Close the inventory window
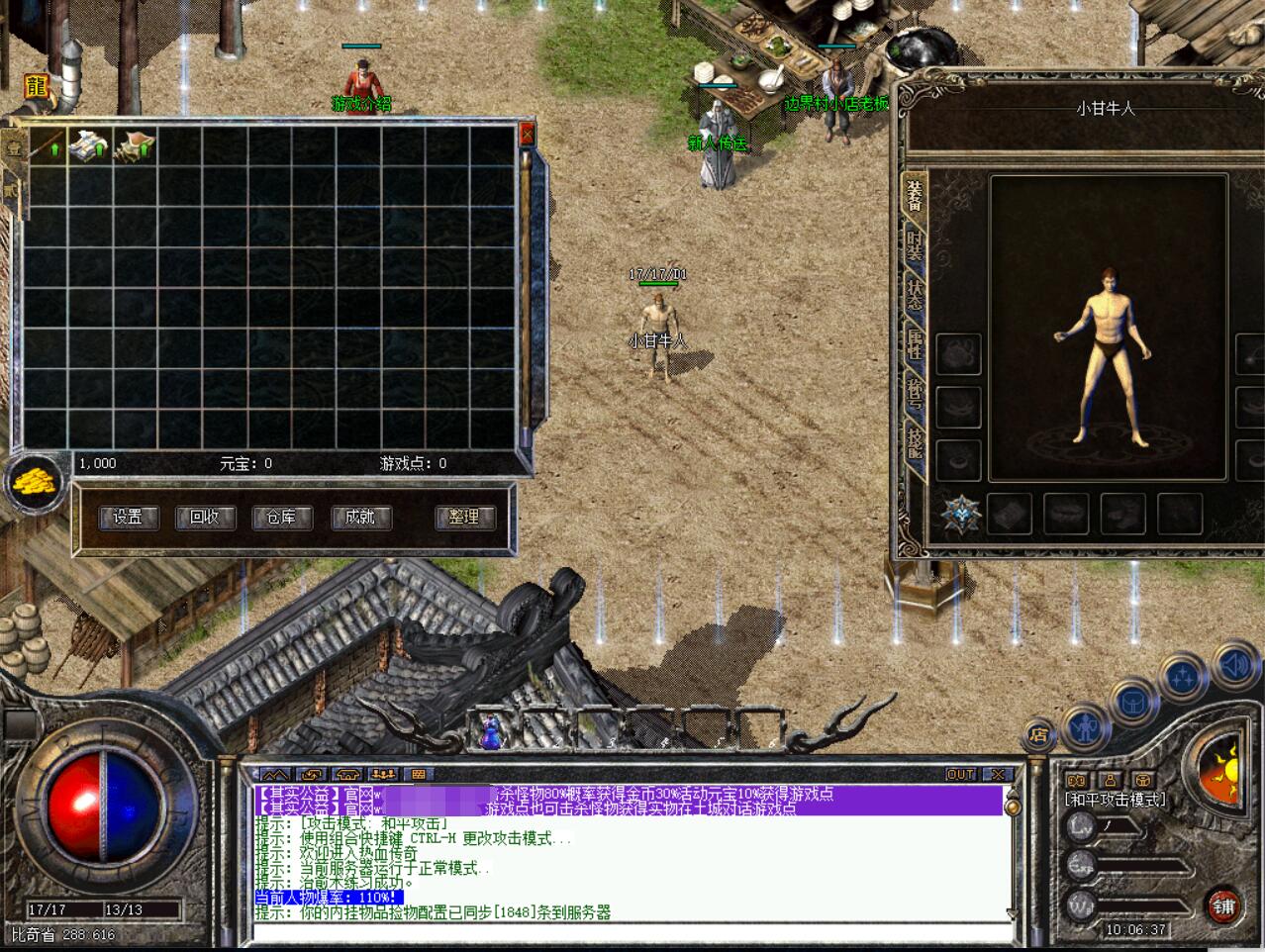Image resolution: width=1265 pixels, height=952 pixels. pos(527,133)
